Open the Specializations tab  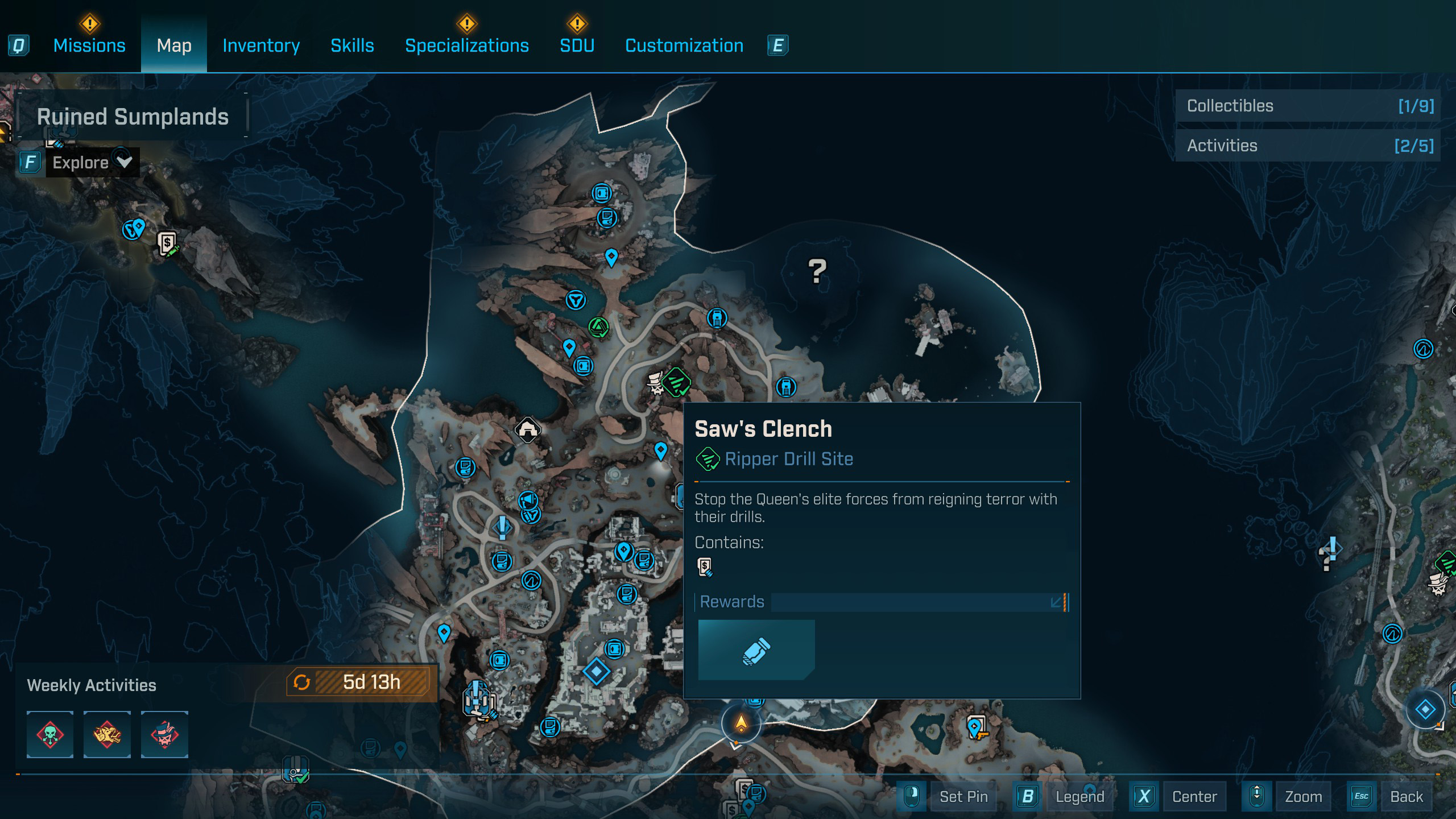tap(466, 45)
